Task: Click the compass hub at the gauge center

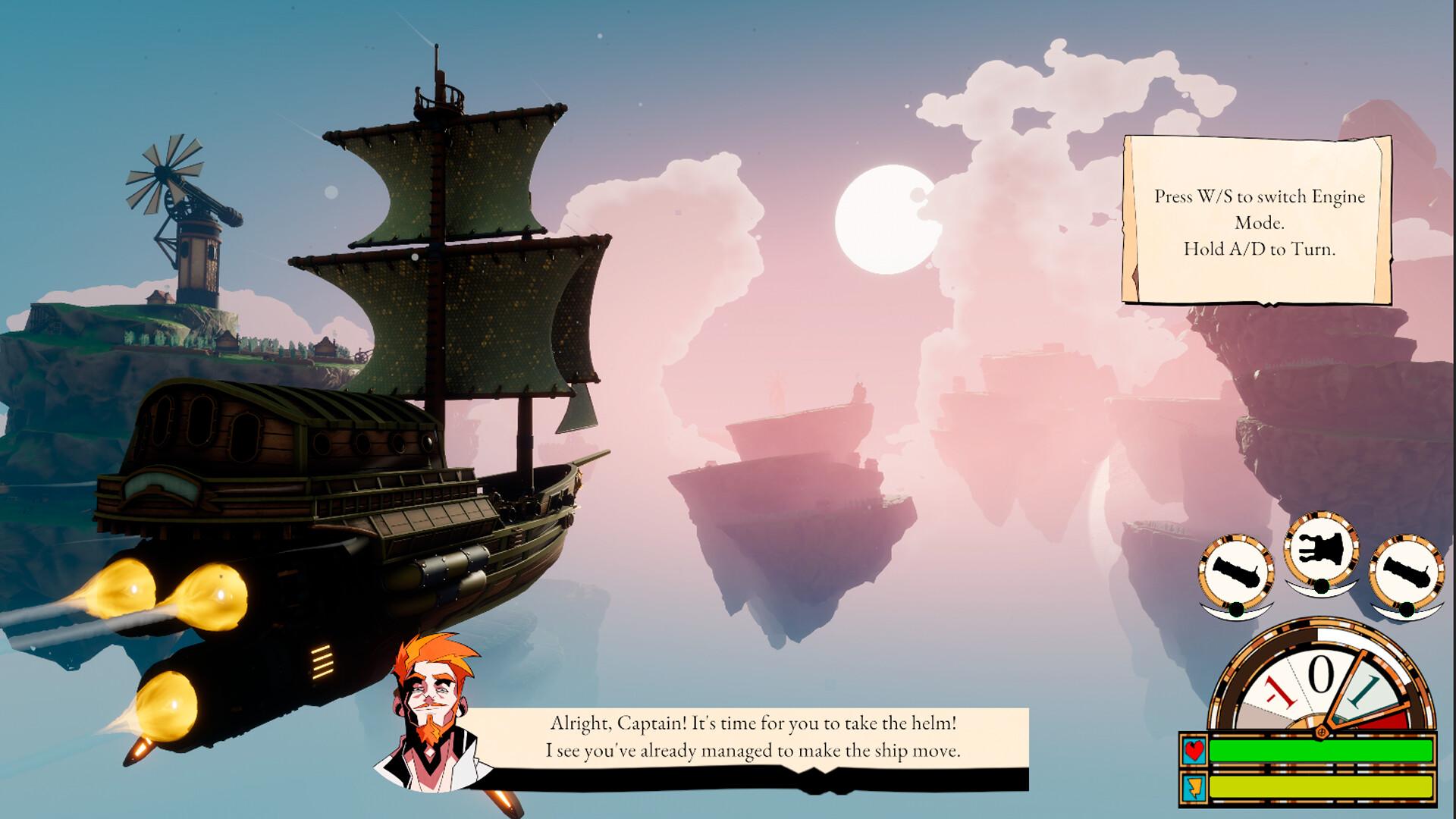Action: (1322, 732)
